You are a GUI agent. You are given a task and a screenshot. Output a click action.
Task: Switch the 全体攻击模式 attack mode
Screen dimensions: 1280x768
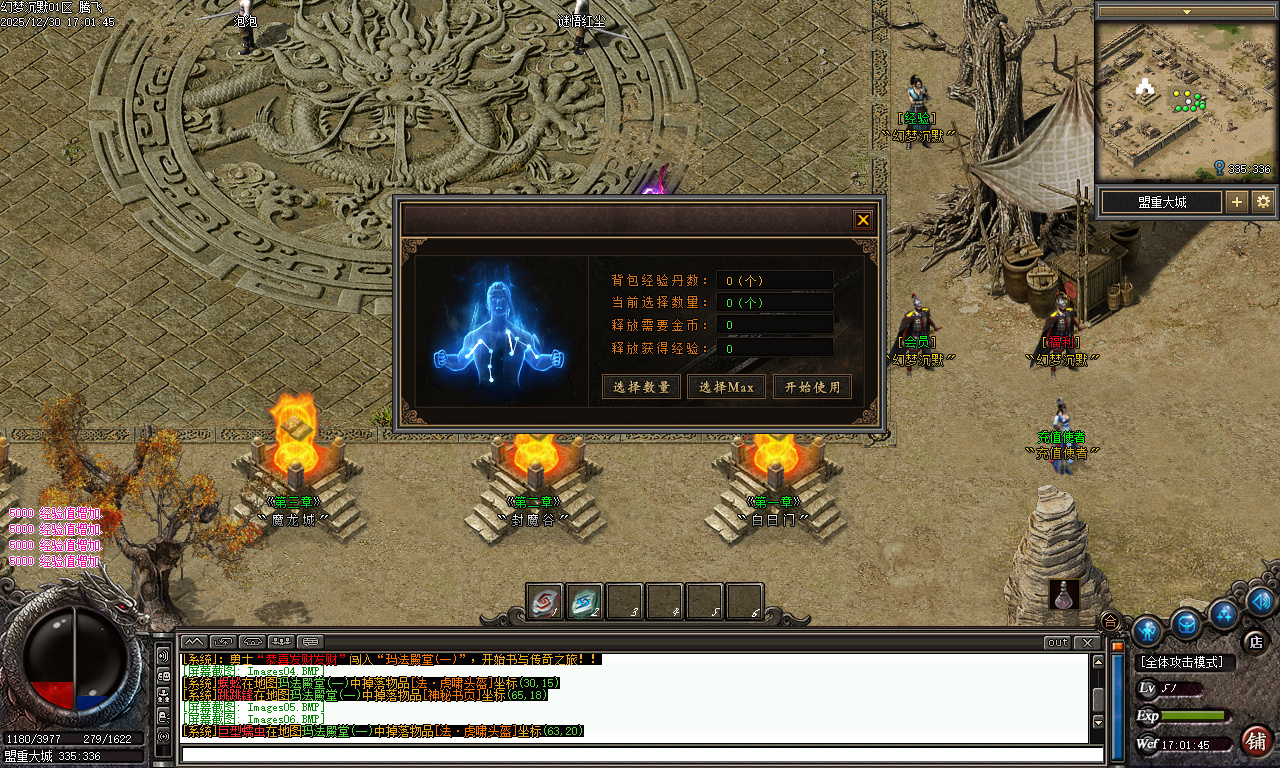[1186, 662]
